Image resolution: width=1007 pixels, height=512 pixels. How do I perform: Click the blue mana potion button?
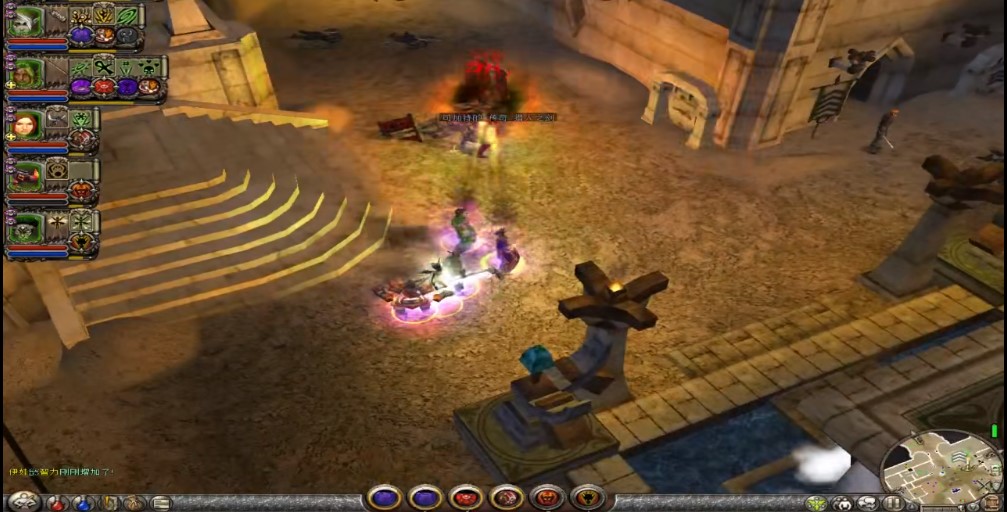(84, 502)
